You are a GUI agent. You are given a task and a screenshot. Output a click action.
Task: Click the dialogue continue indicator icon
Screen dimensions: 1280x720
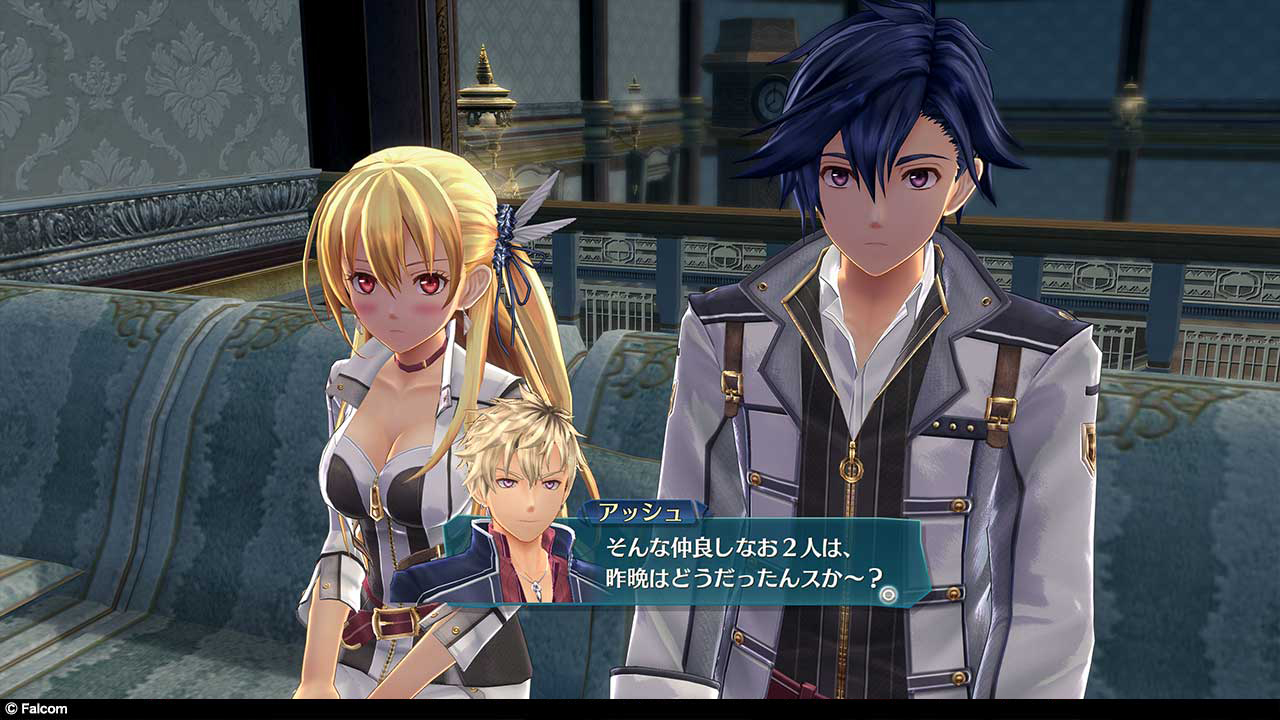(x=886, y=593)
